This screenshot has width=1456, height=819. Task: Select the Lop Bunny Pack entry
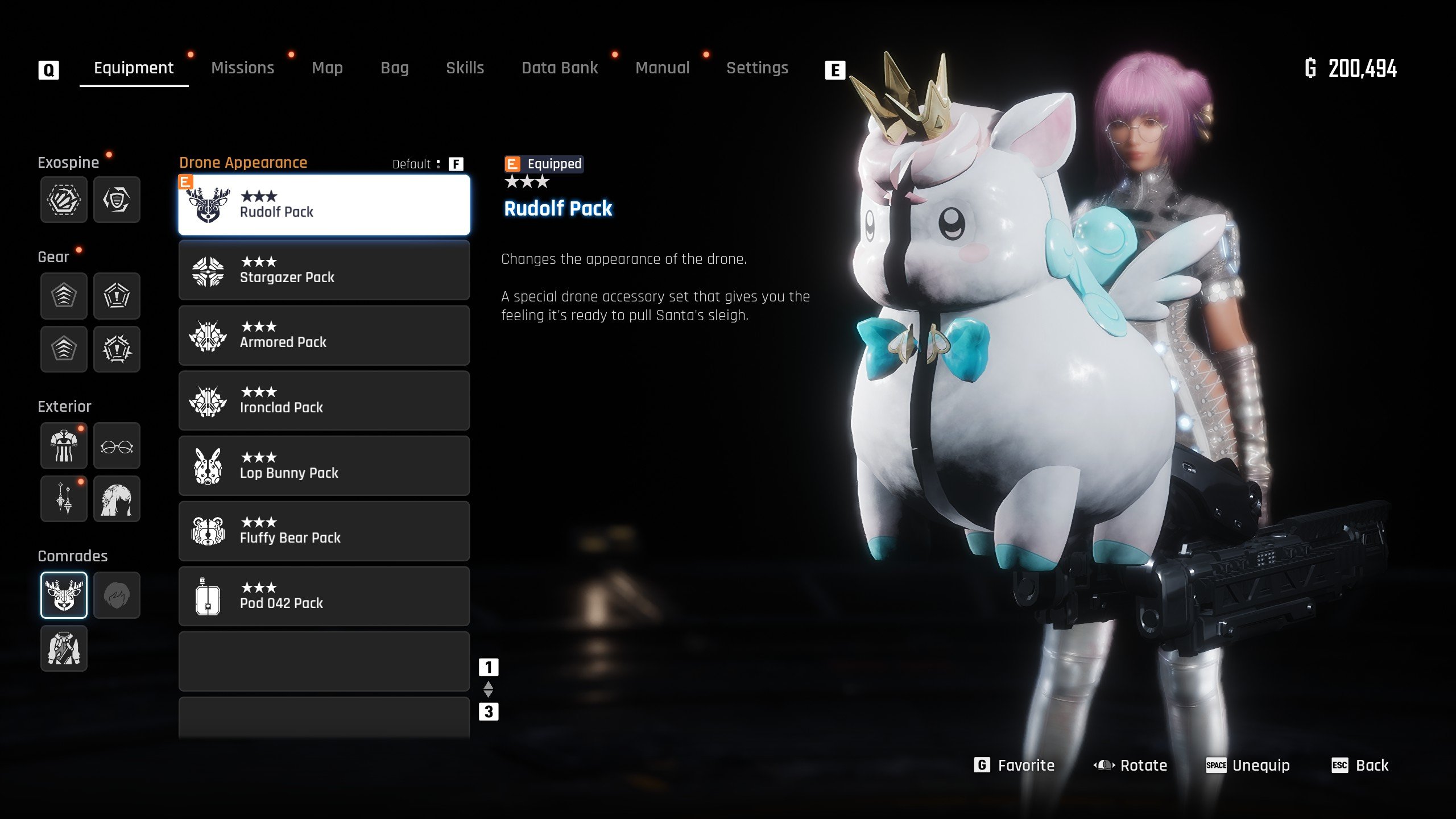[324, 466]
